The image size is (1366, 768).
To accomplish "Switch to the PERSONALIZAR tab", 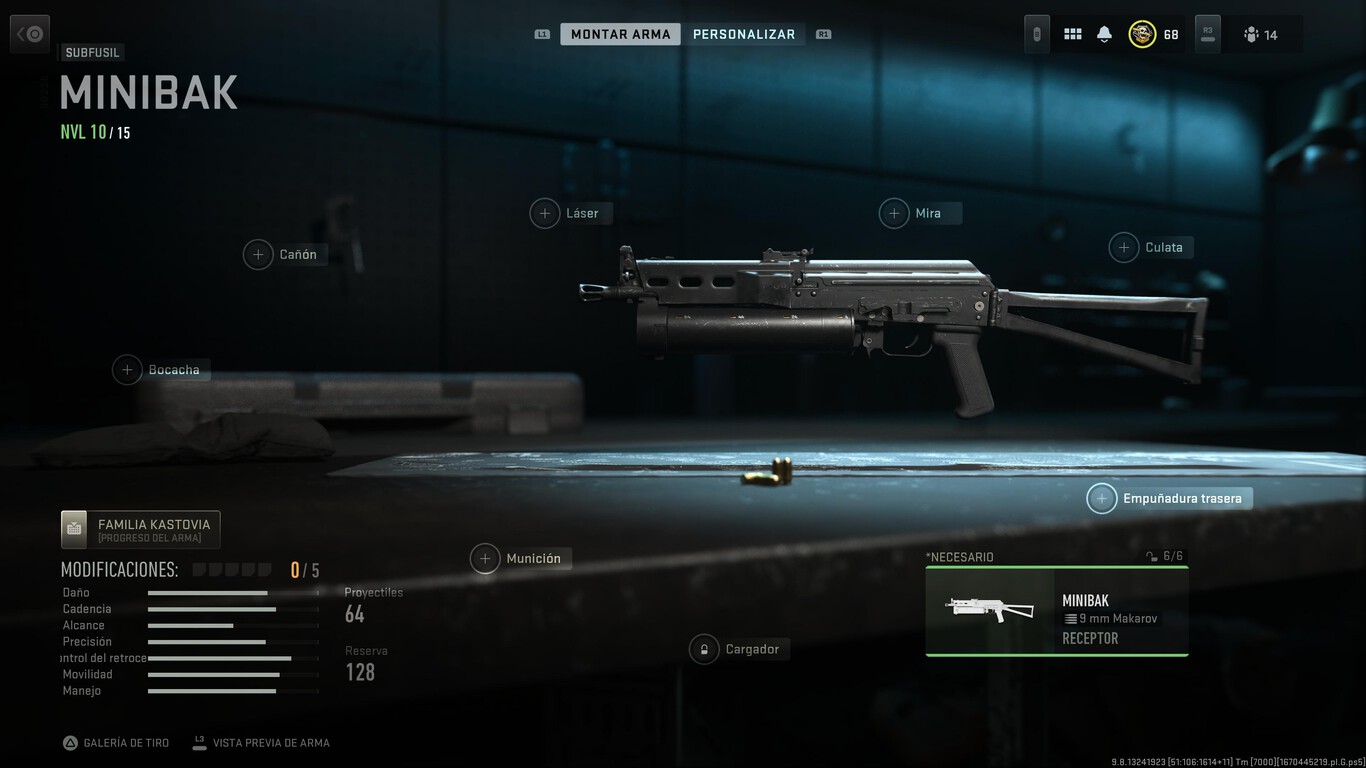I will coord(745,33).
